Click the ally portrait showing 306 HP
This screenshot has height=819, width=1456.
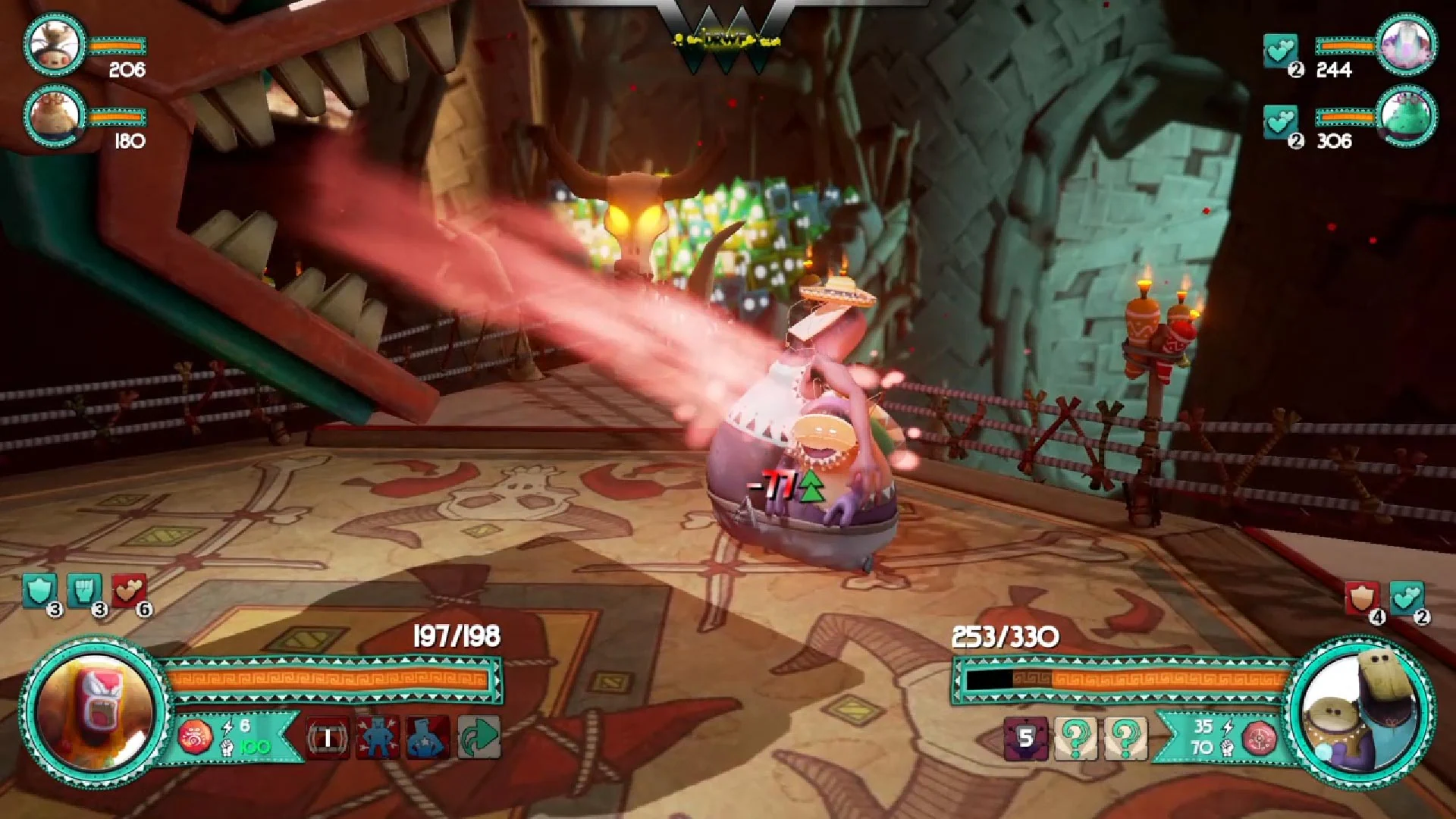(1409, 120)
